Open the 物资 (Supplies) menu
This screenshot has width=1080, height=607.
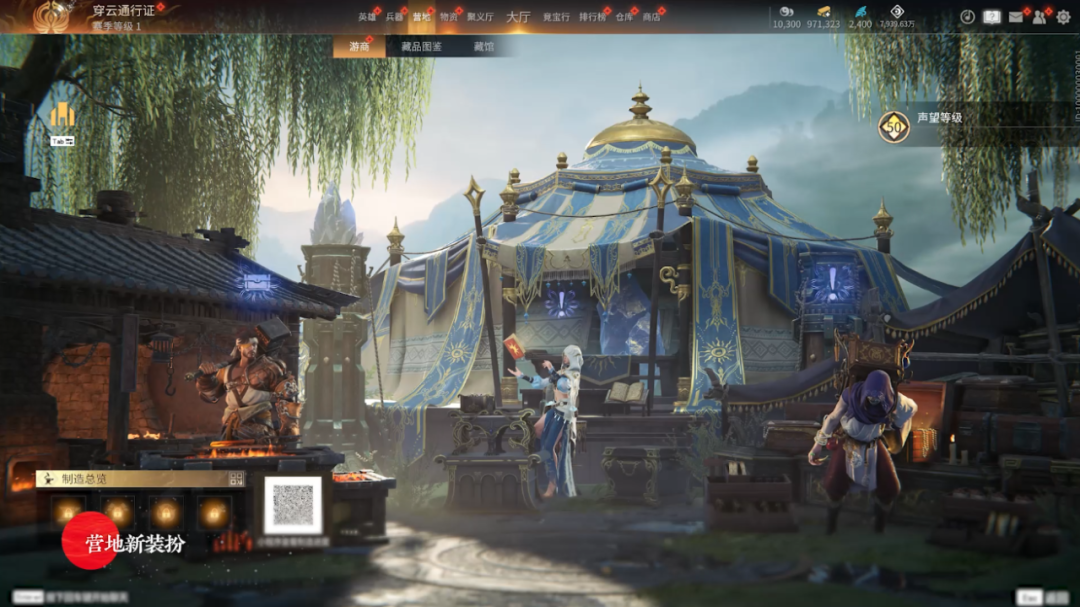click(448, 17)
